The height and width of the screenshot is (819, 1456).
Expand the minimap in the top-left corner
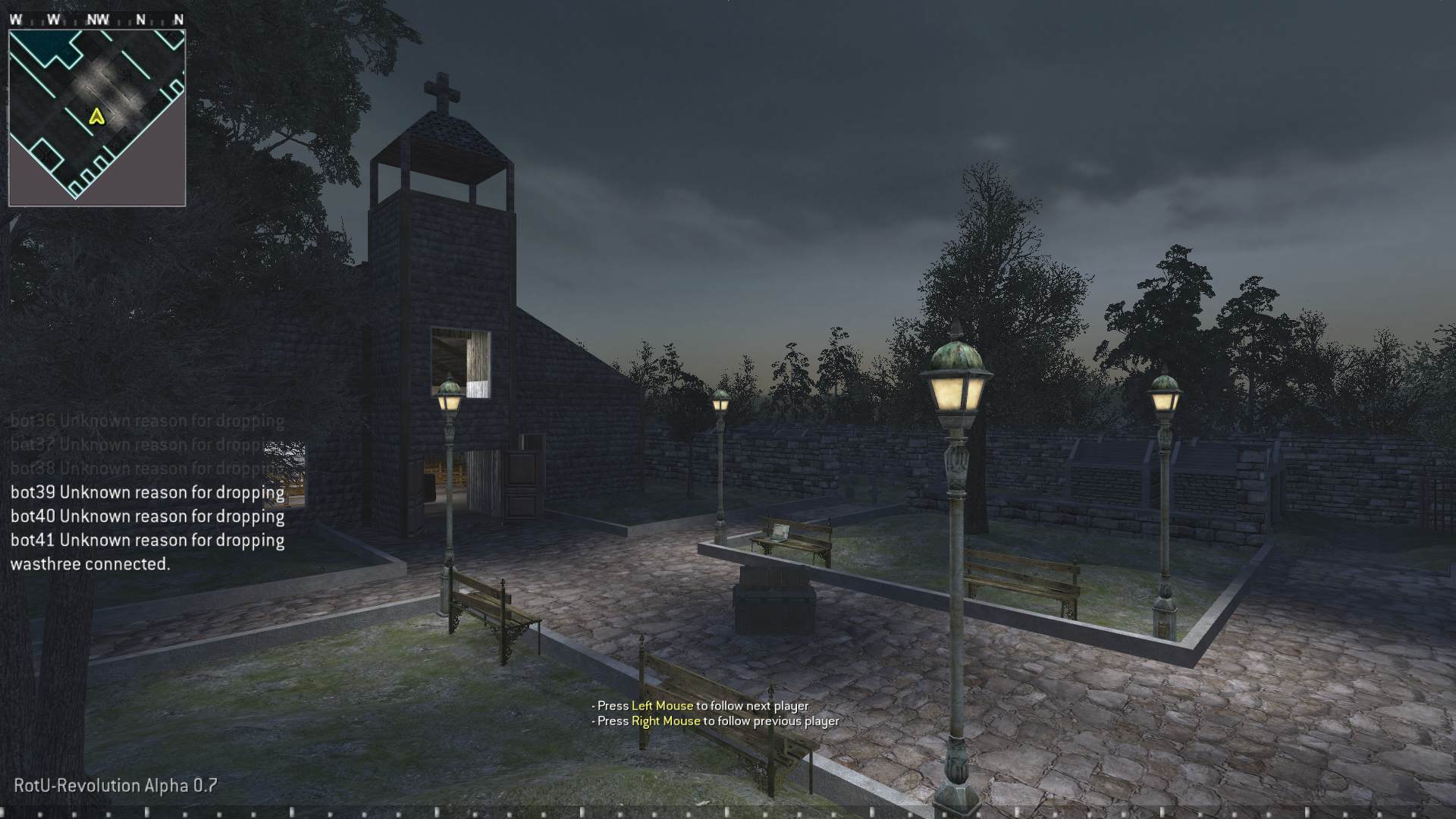tap(97, 114)
